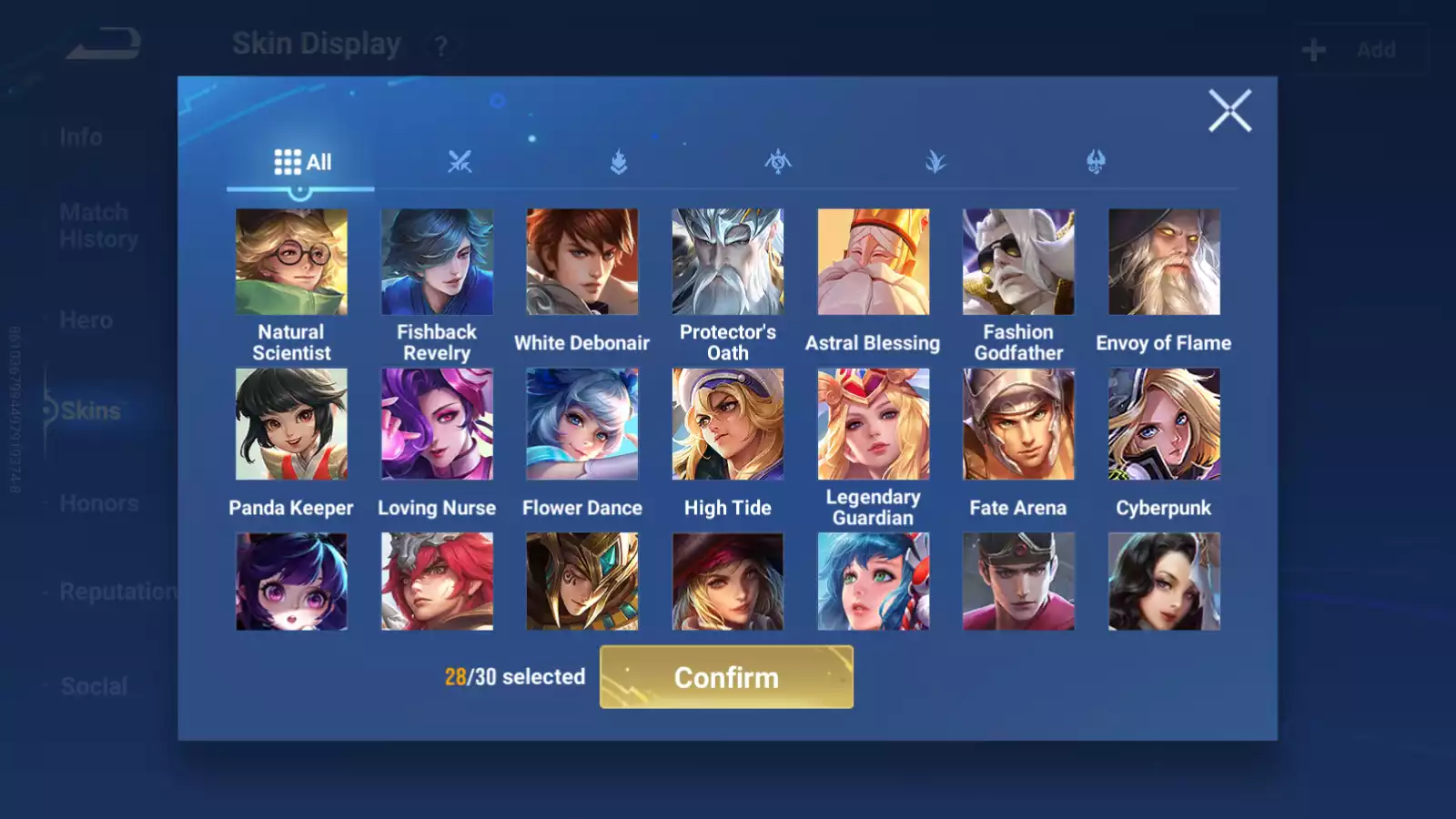Image resolution: width=1456 pixels, height=819 pixels.
Task: Select the Fashion Godfather skin
Action: click(1018, 262)
